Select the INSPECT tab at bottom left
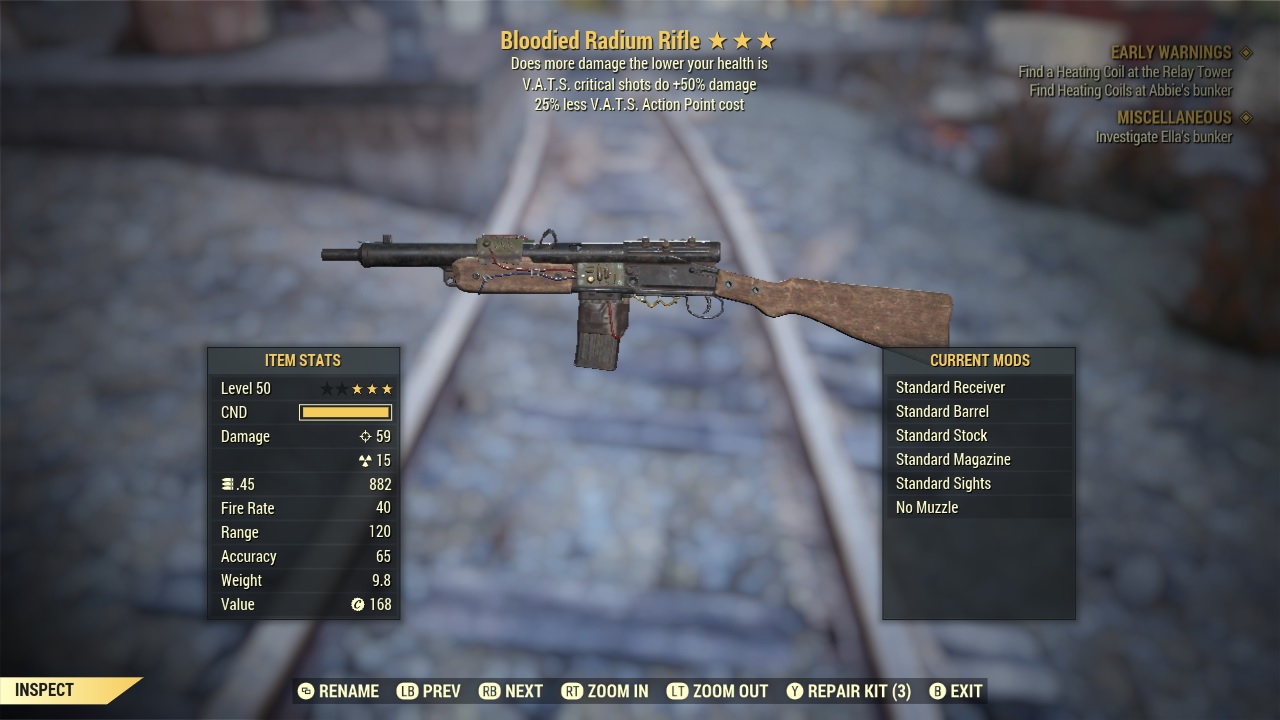Screen dimensions: 1280x720 coord(45,690)
